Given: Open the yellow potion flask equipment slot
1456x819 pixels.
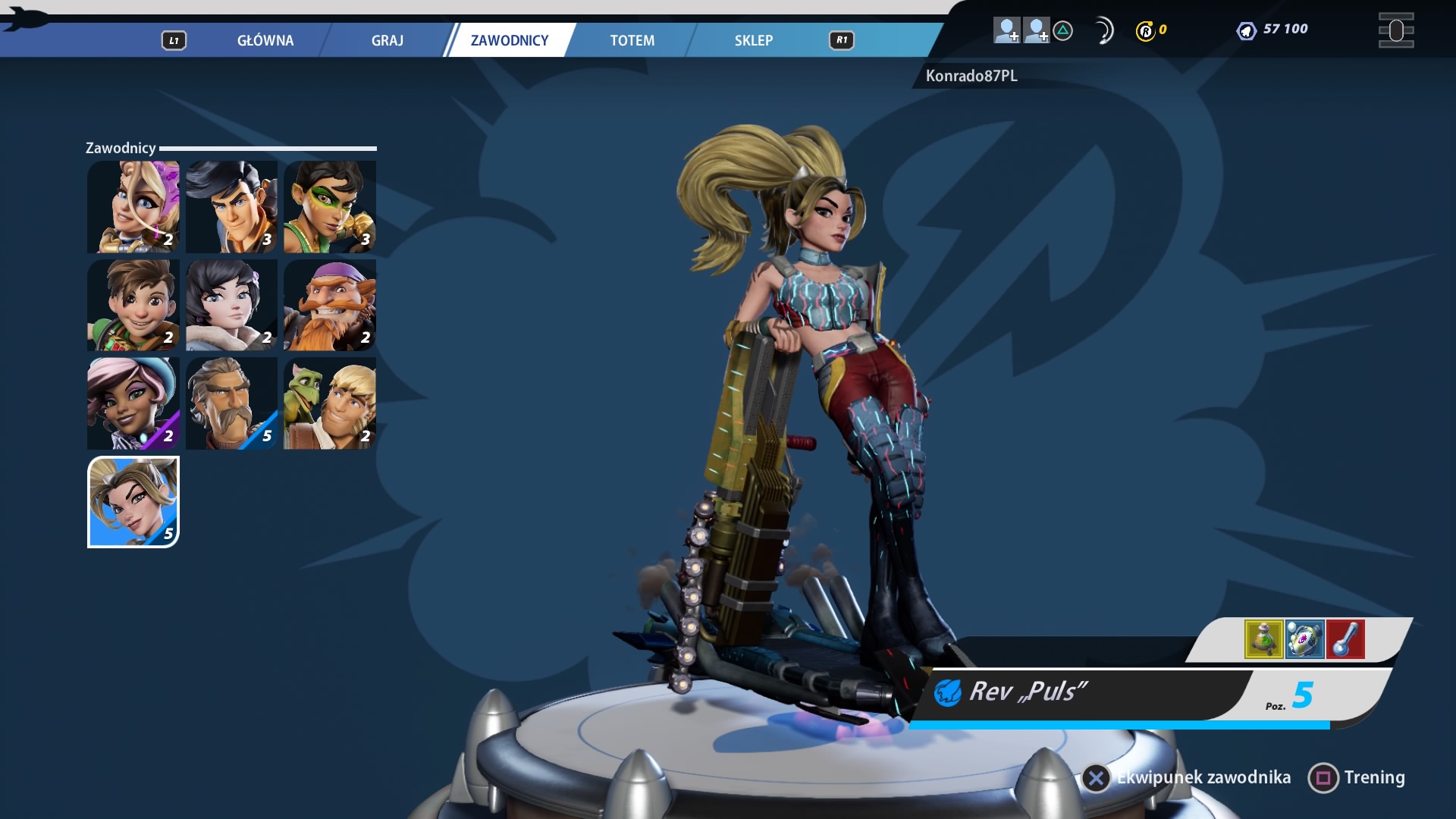Looking at the screenshot, I should pyautogui.click(x=1263, y=639).
